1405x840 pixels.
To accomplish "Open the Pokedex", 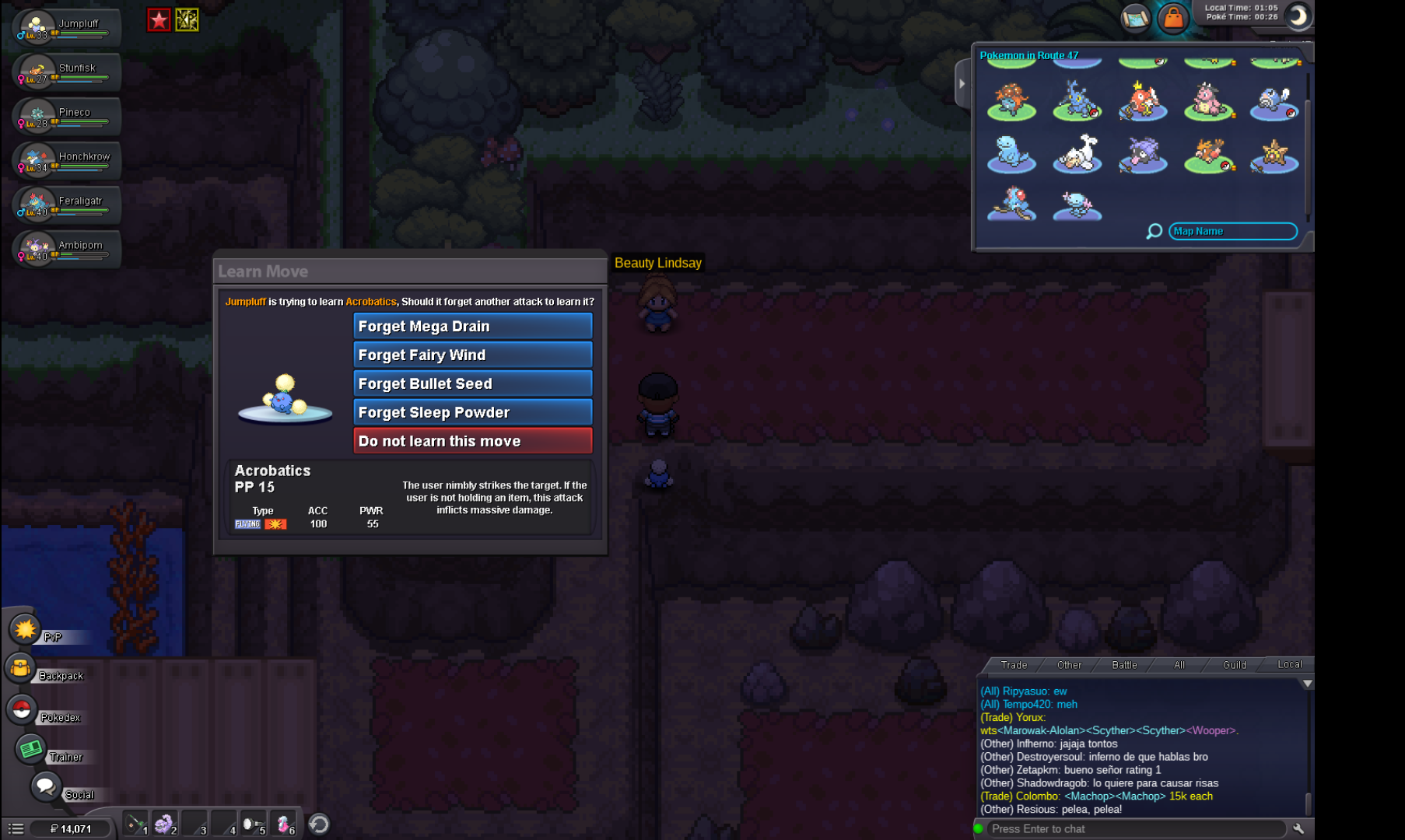I will (22, 709).
